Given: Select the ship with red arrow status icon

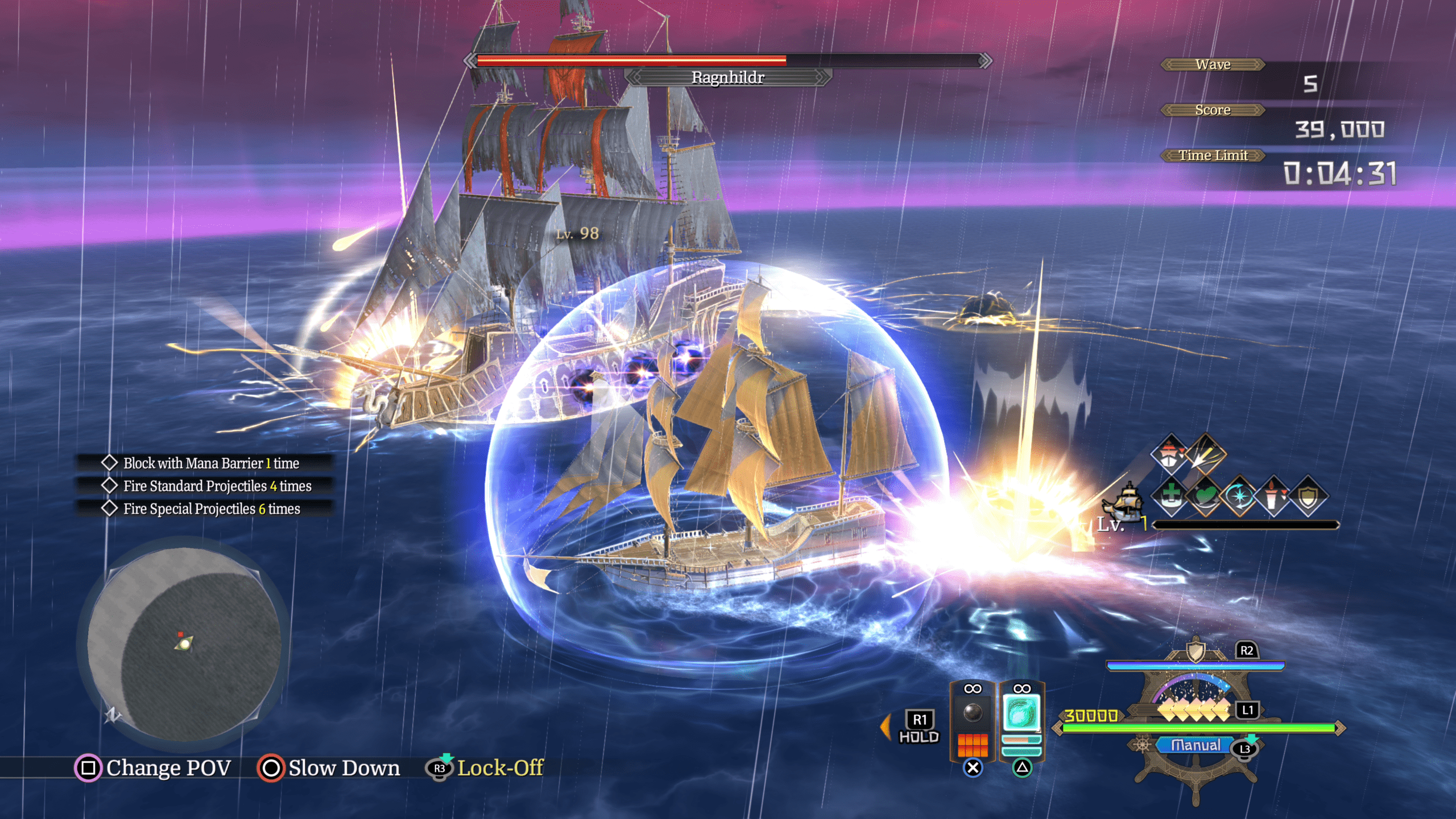Looking at the screenshot, I should click(x=1169, y=454).
